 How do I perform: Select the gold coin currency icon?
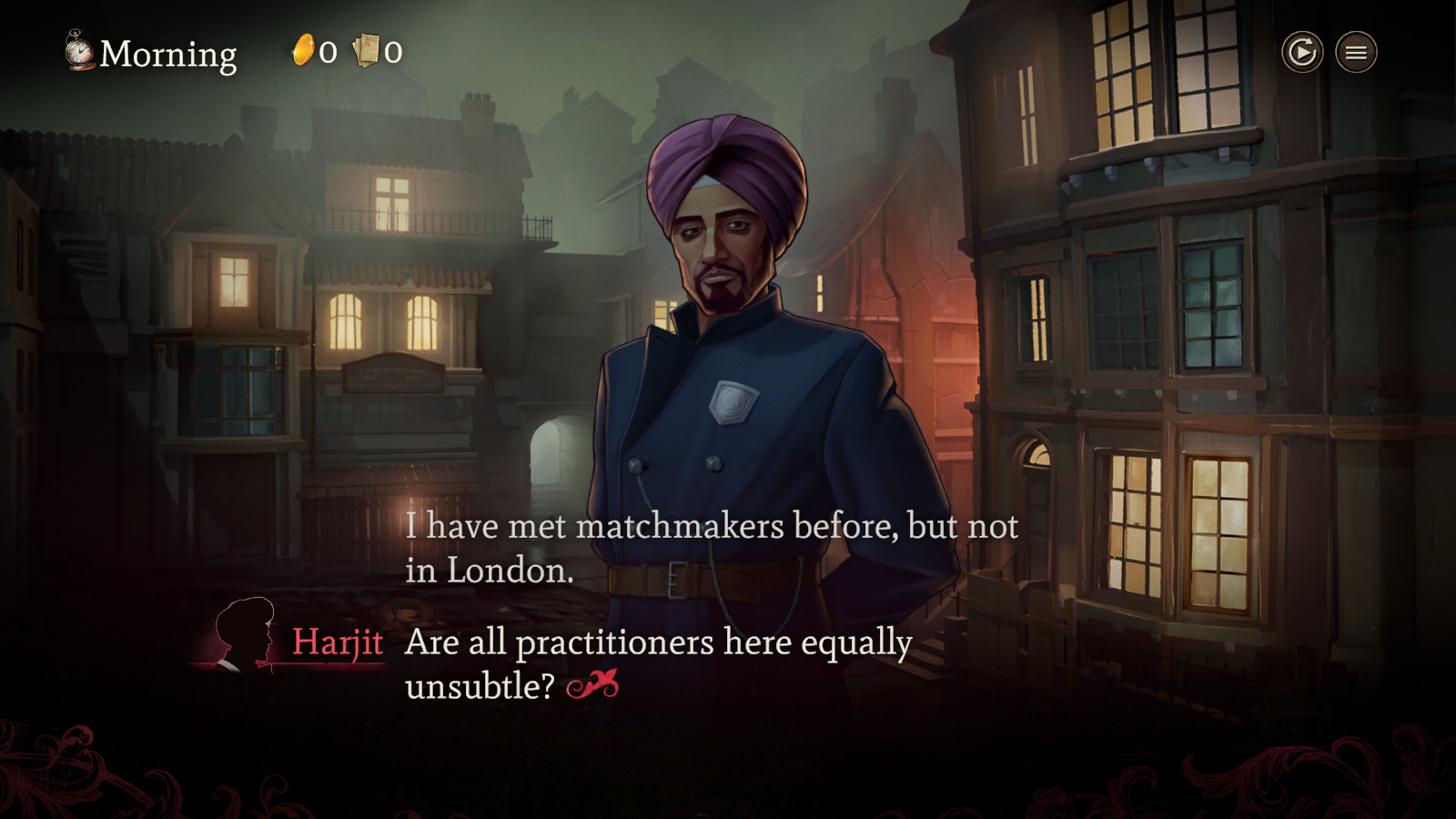click(x=303, y=50)
